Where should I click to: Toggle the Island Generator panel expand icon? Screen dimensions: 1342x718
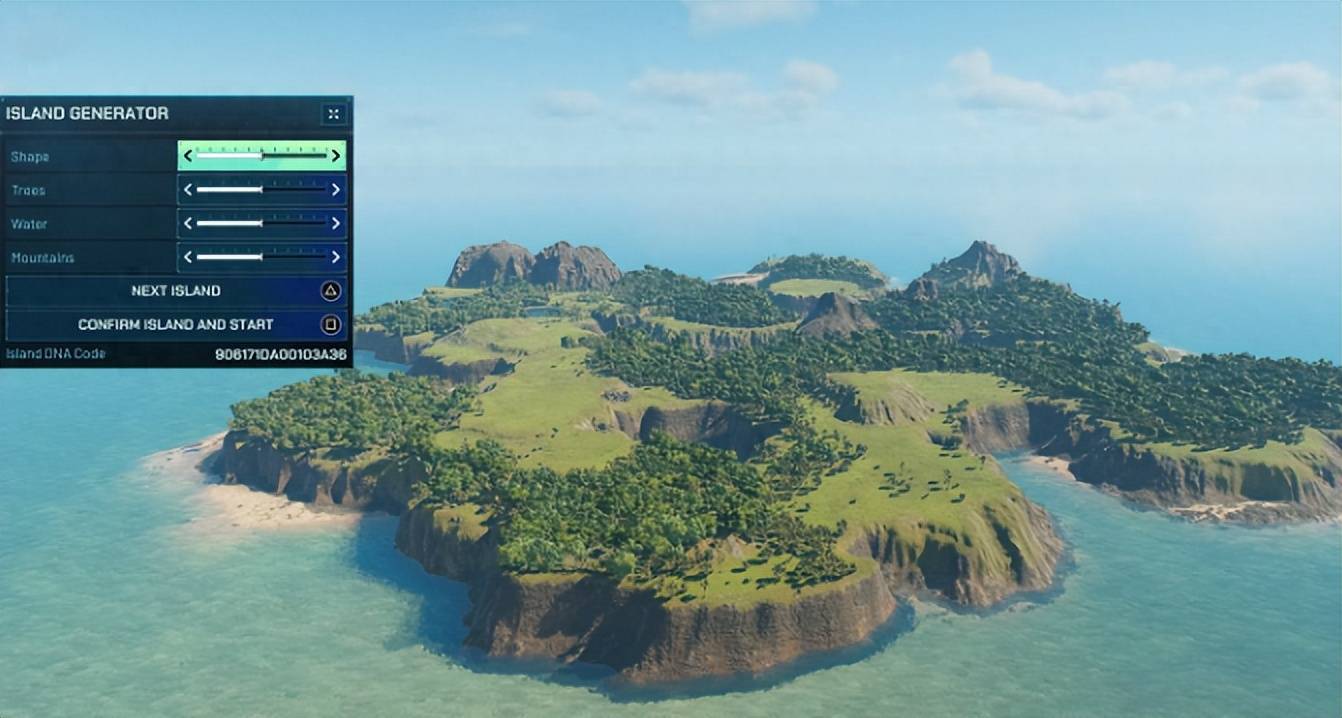click(x=333, y=114)
